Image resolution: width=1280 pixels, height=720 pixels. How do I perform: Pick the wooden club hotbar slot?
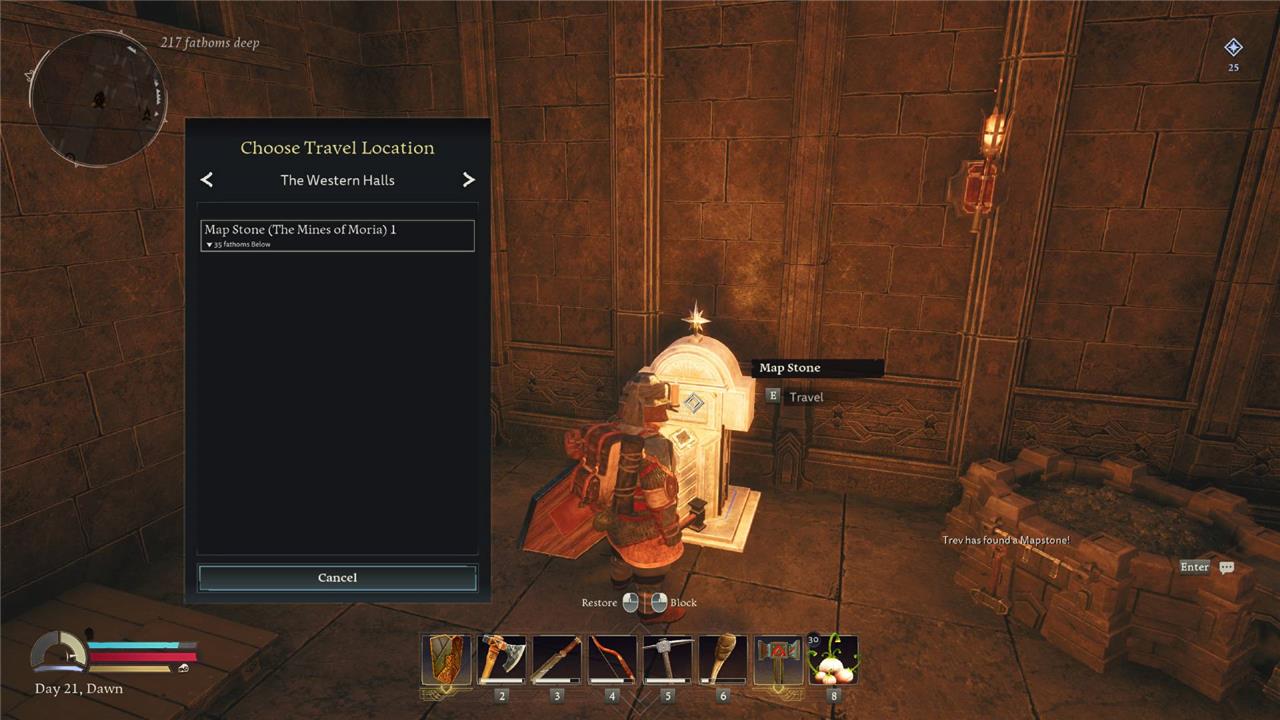(722, 659)
